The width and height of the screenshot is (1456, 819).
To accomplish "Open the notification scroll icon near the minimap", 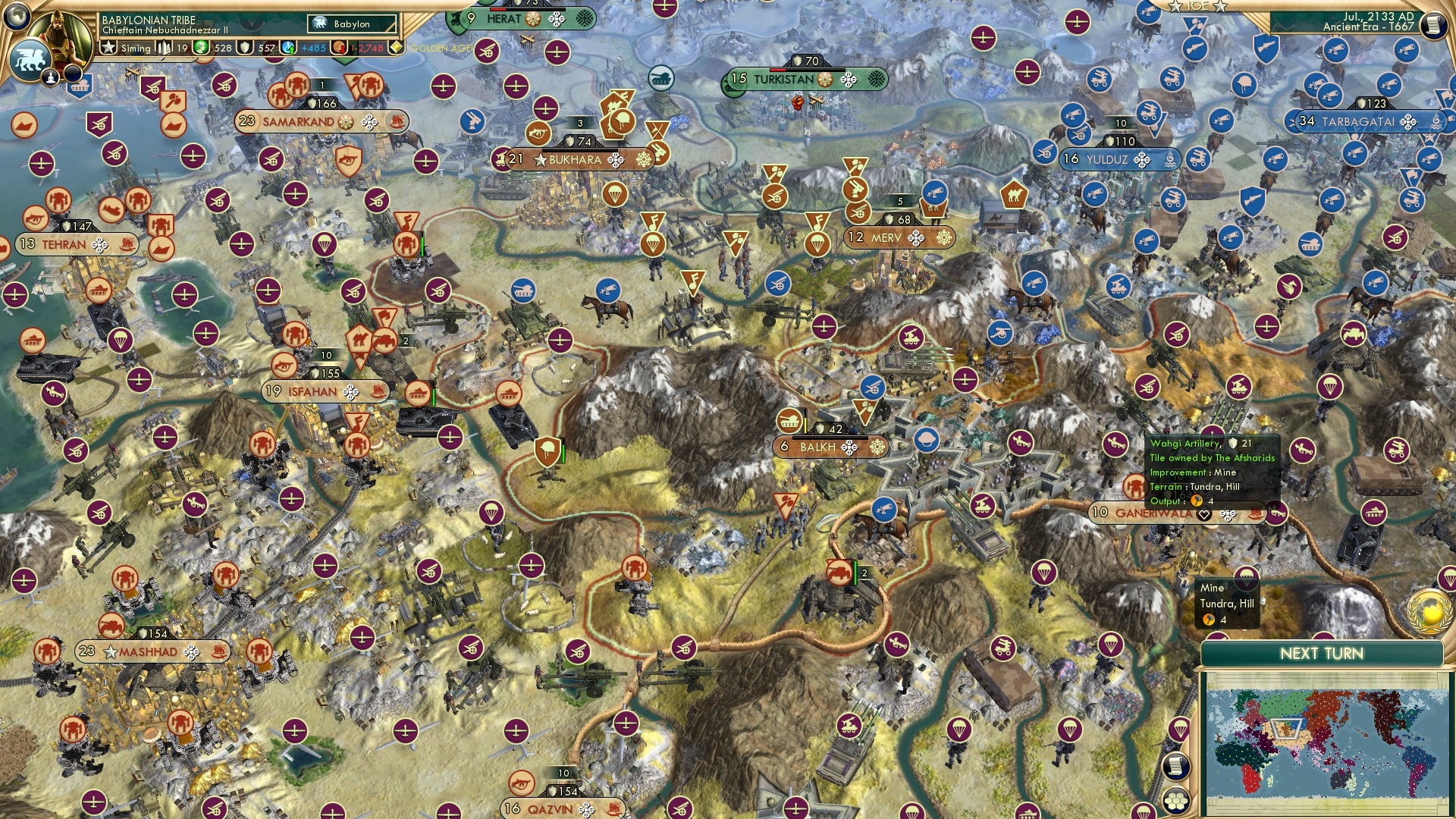I will [x=1176, y=767].
